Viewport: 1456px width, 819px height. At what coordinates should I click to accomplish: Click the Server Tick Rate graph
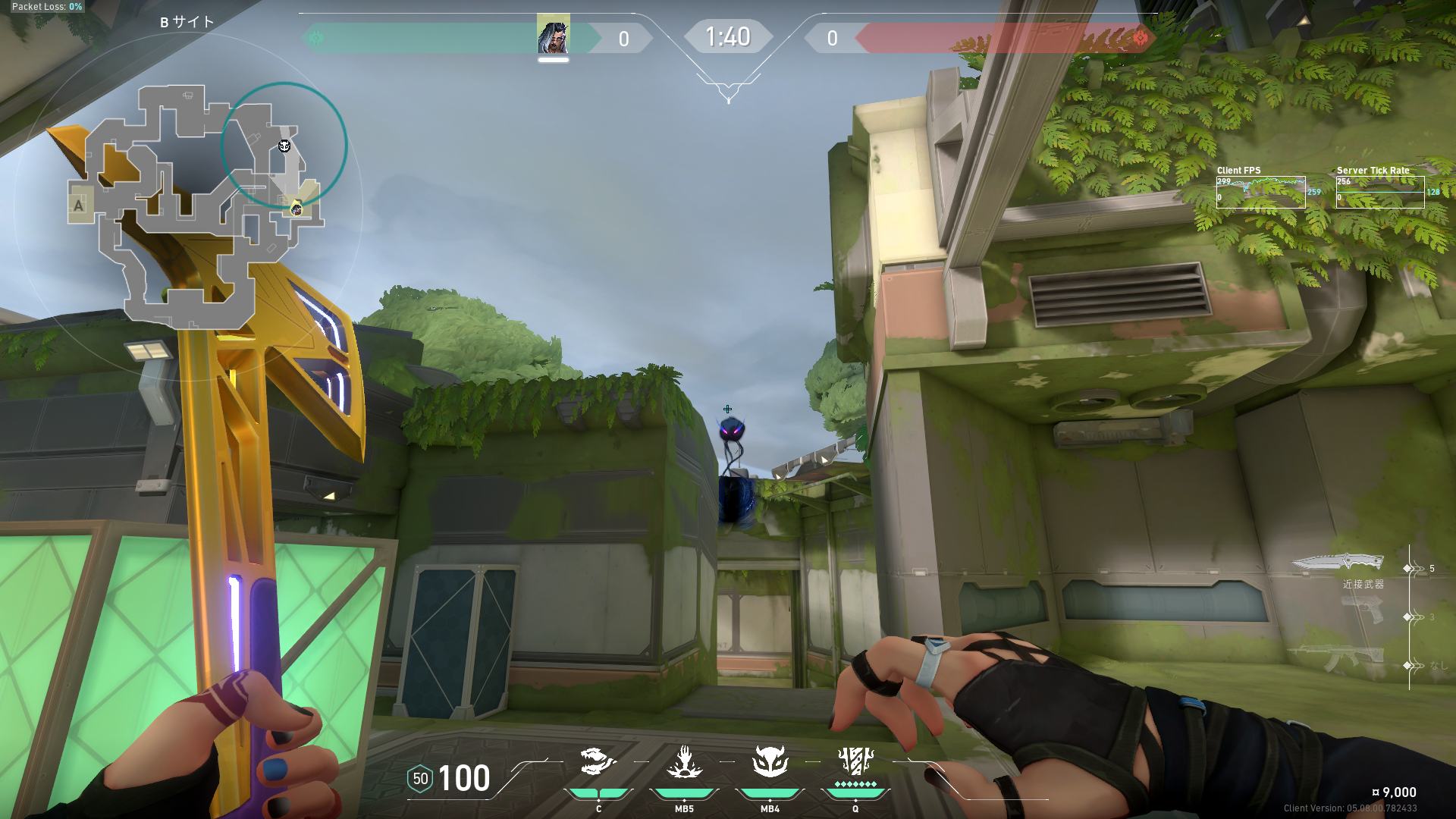click(x=1379, y=193)
